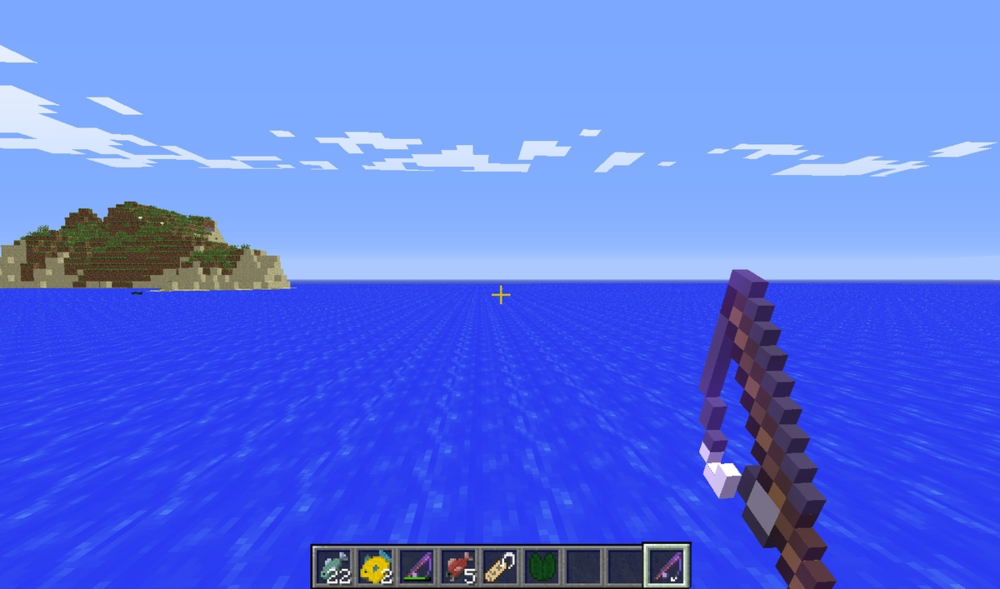Viewport: 1000px width, 589px height.
Task: Select the raw fish stack of 22
Action: pos(333,567)
